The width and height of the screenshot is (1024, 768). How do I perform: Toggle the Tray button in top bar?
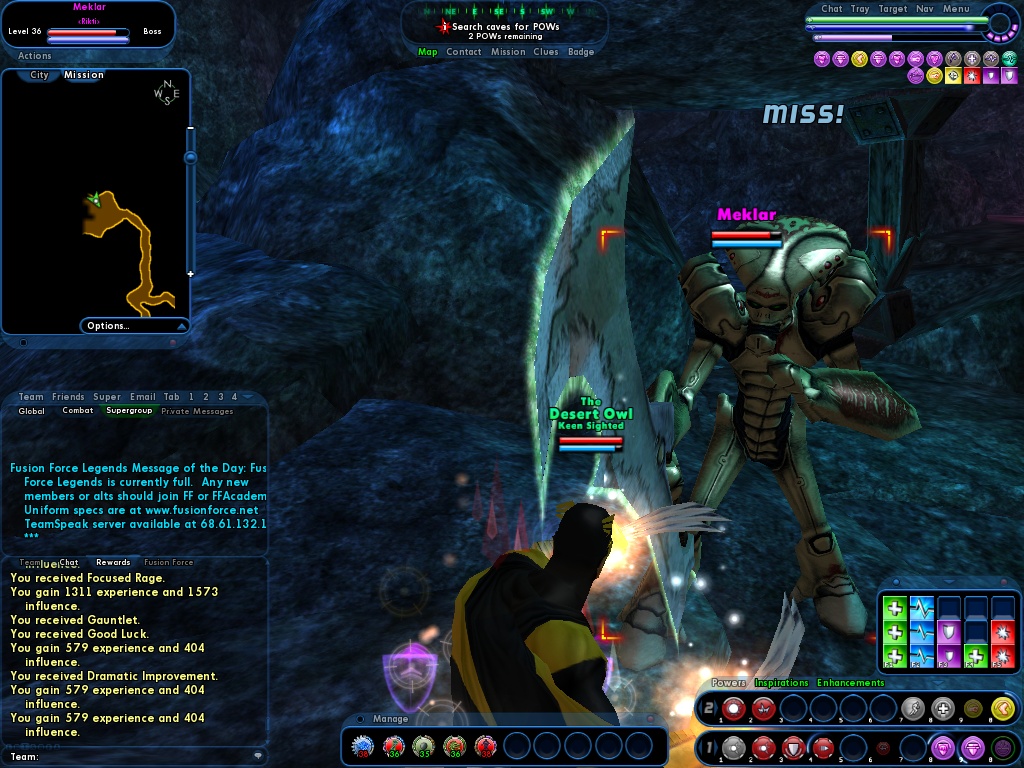860,9
